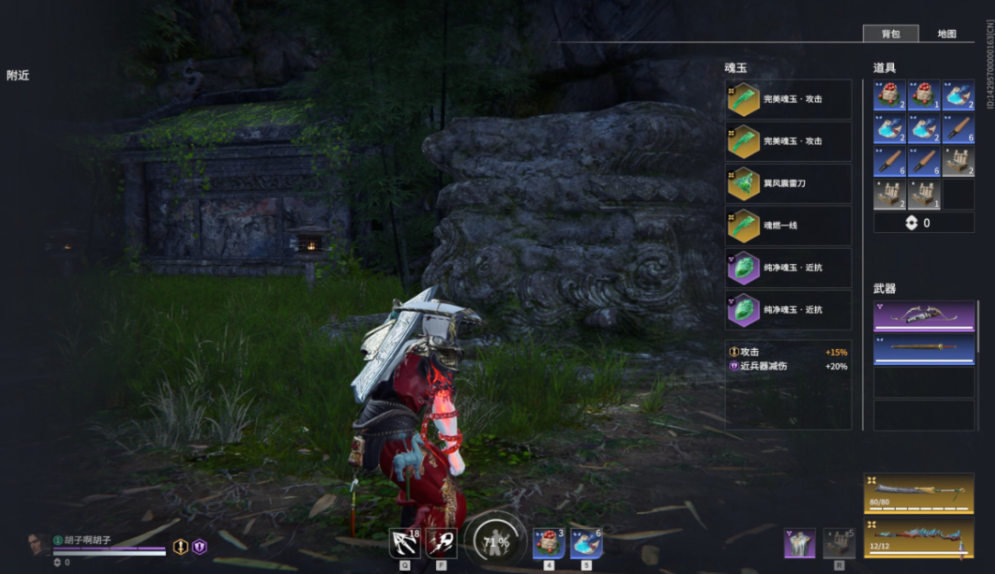Select the 背包 backpack tab
The height and width of the screenshot is (574, 996).
pyautogui.click(x=890, y=33)
